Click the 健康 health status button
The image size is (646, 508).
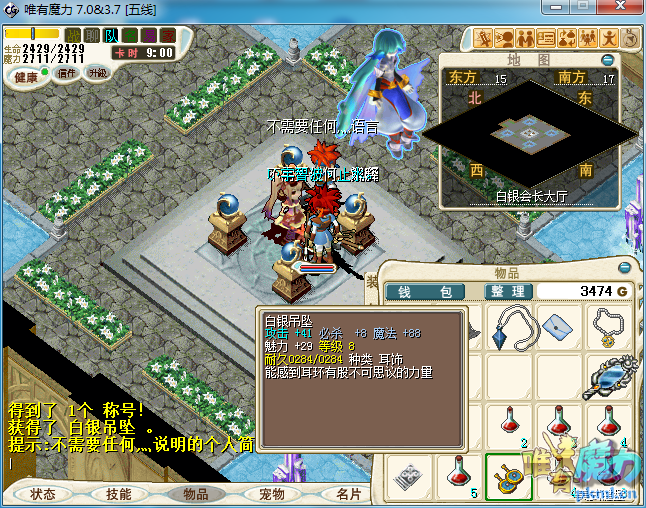(x=26, y=77)
